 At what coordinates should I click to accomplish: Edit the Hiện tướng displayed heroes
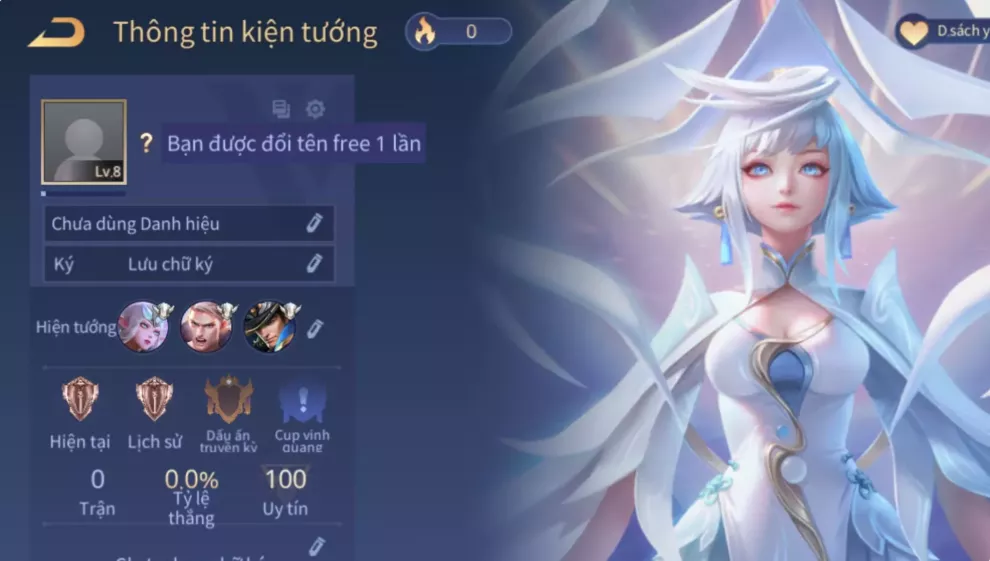pyautogui.click(x=314, y=328)
